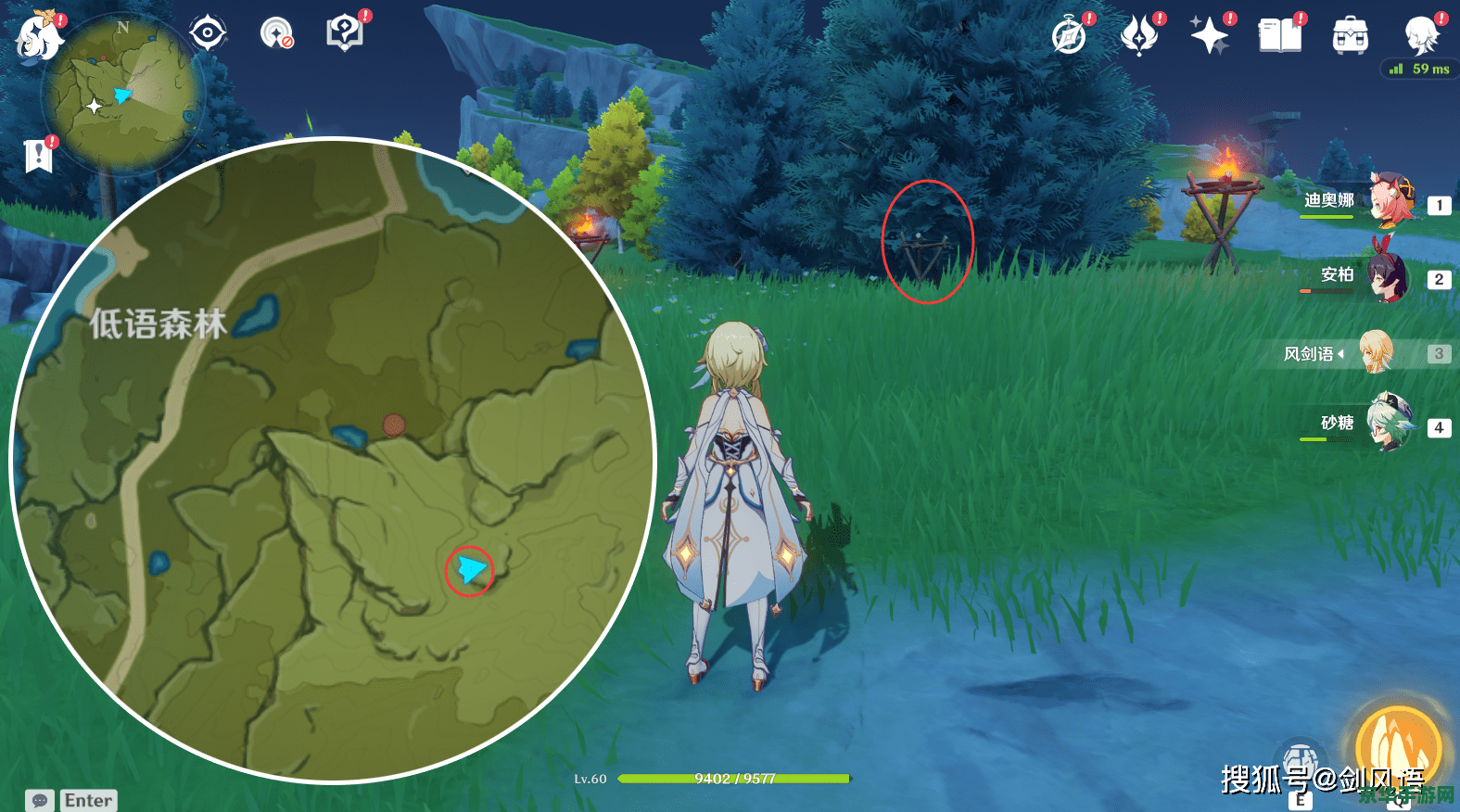This screenshot has height=812, width=1460.
Task: Open the inventory backpack
Action: point(1350,36)
